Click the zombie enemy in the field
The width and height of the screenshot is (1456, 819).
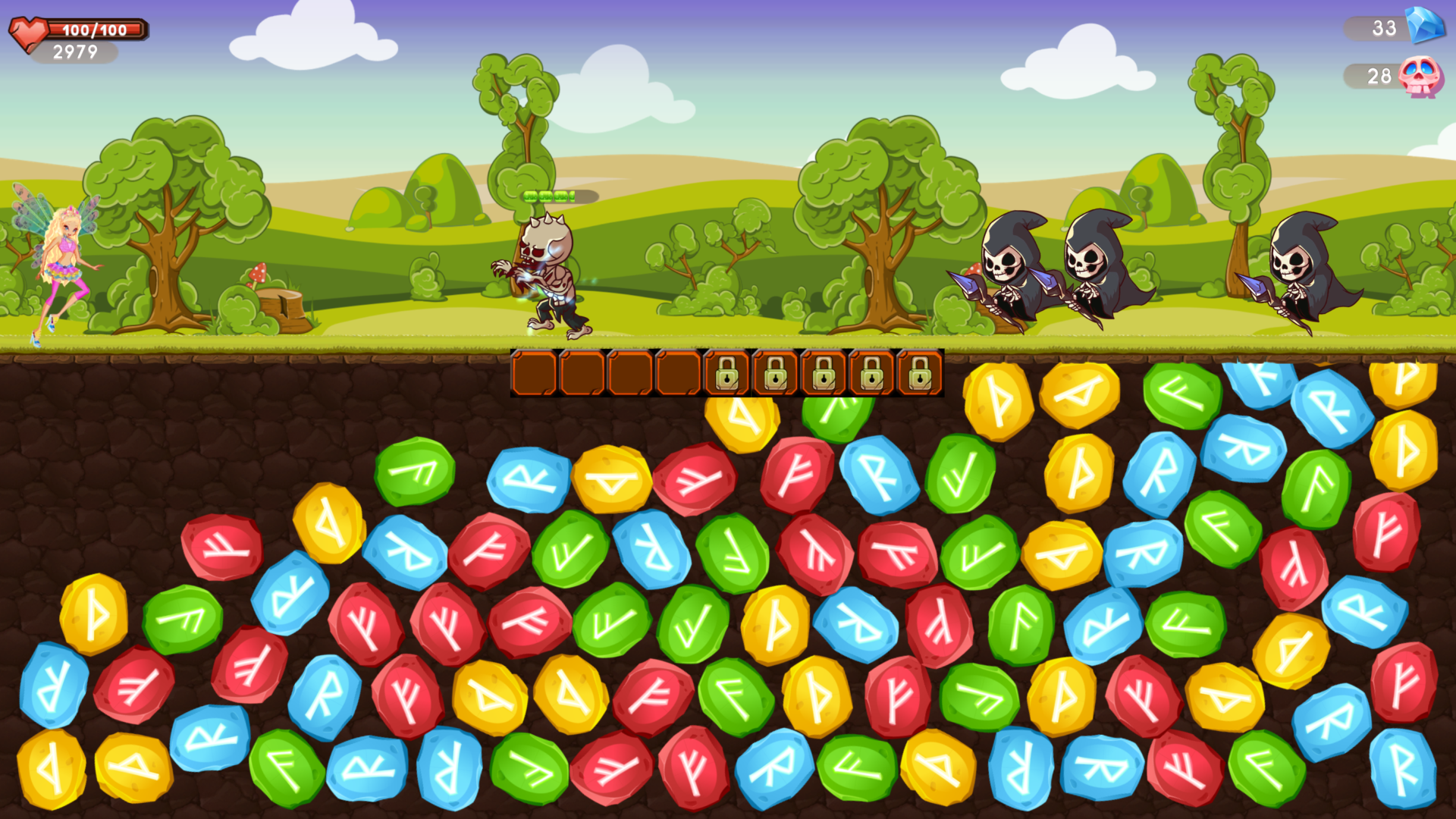(546, 265)
